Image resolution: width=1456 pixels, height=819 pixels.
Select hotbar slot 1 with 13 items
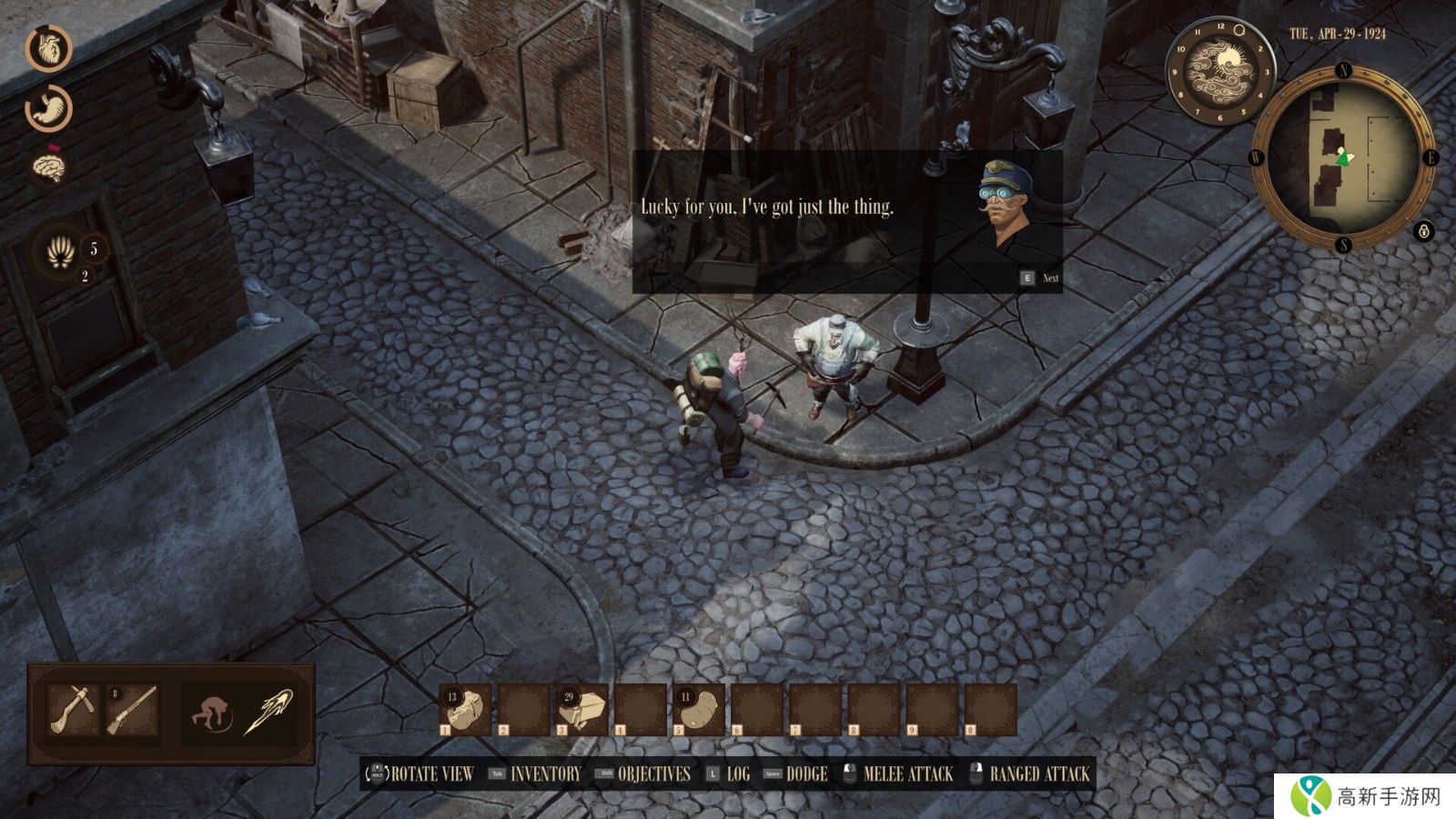click(465, 710)
